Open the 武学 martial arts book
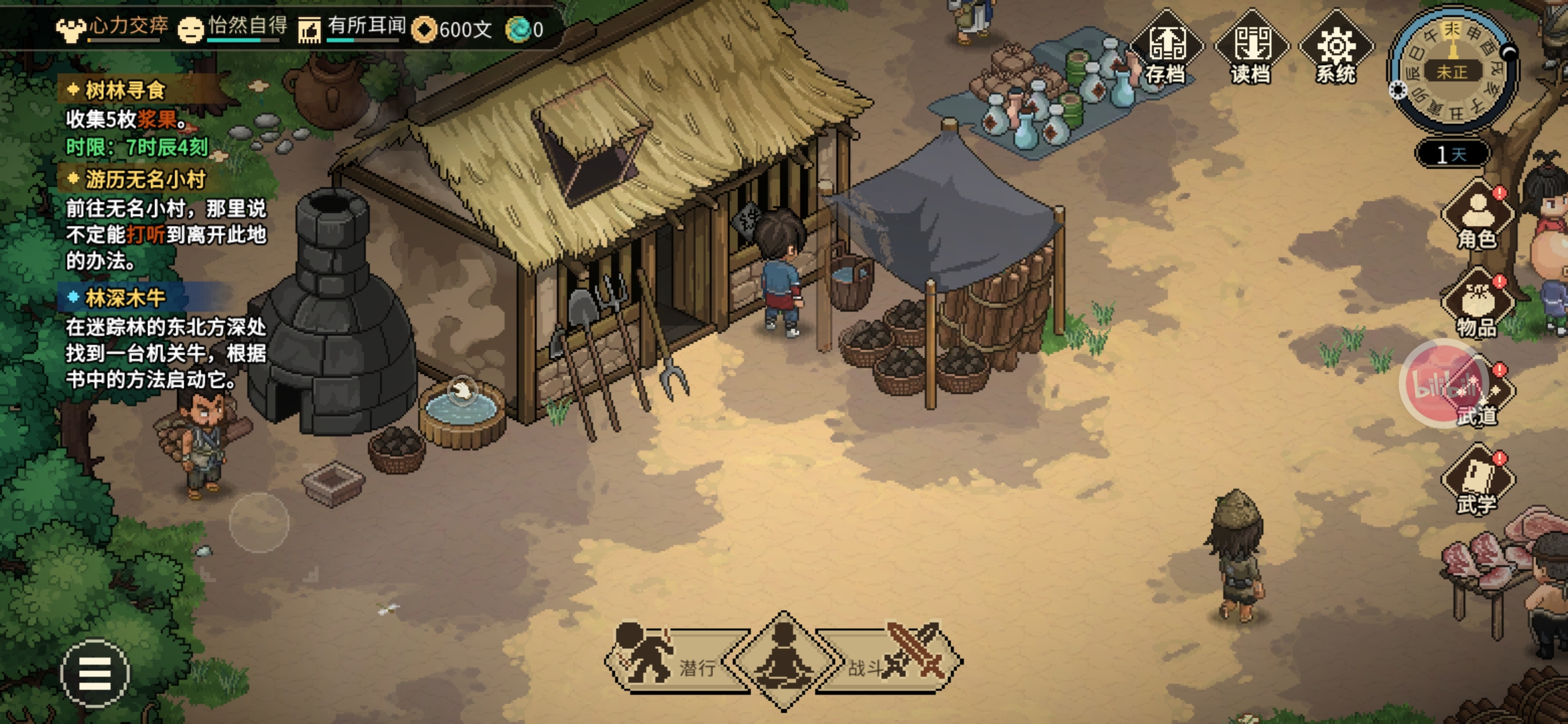1568x724 pixels. [x=1477, y=481]
